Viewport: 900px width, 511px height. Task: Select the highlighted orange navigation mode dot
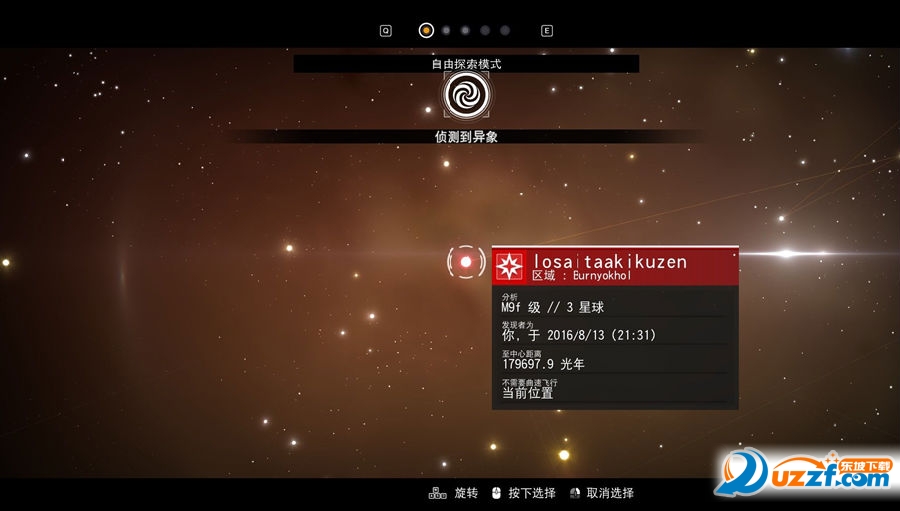(426, 30)
